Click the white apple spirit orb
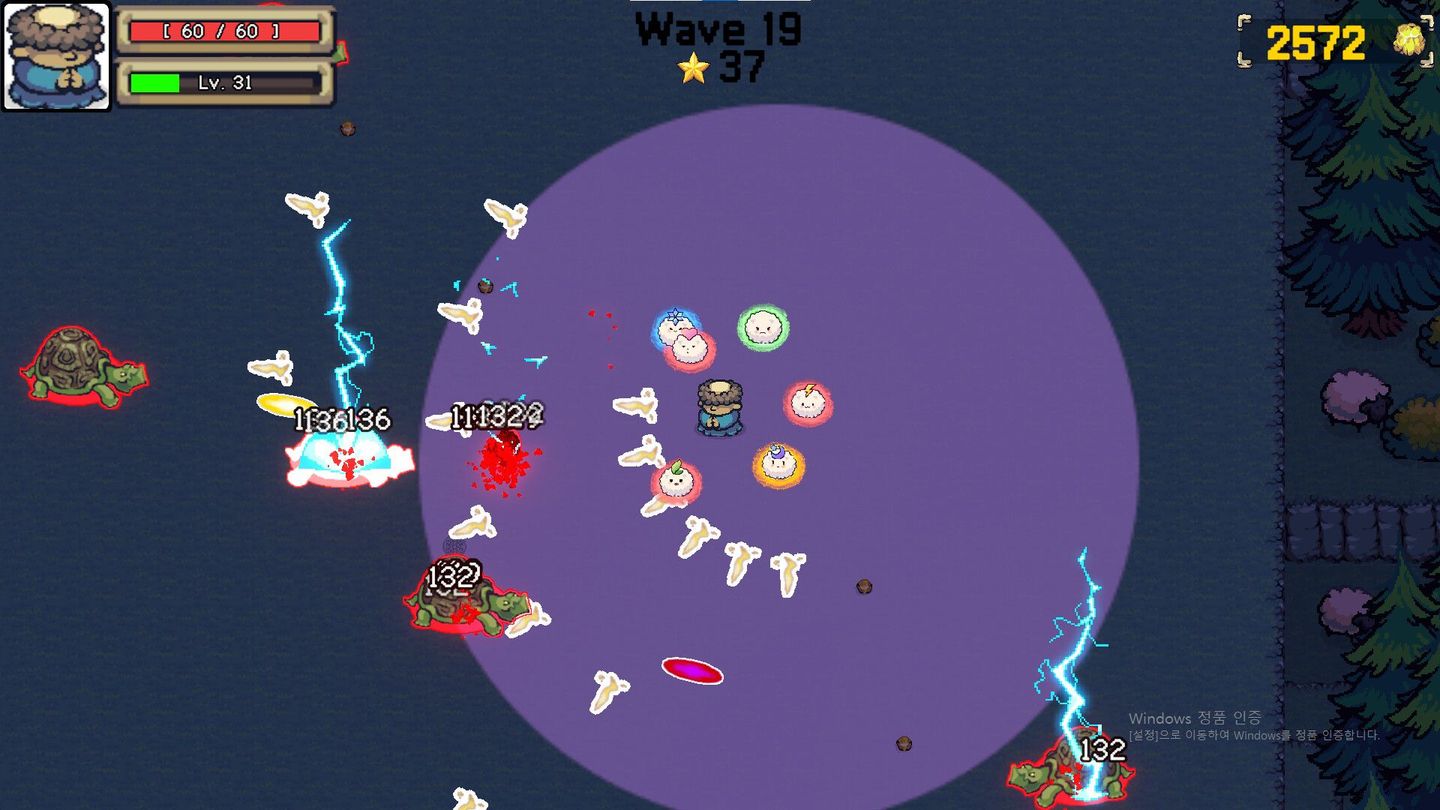Screen dimensions: 1440x810 tap(676, 482)
